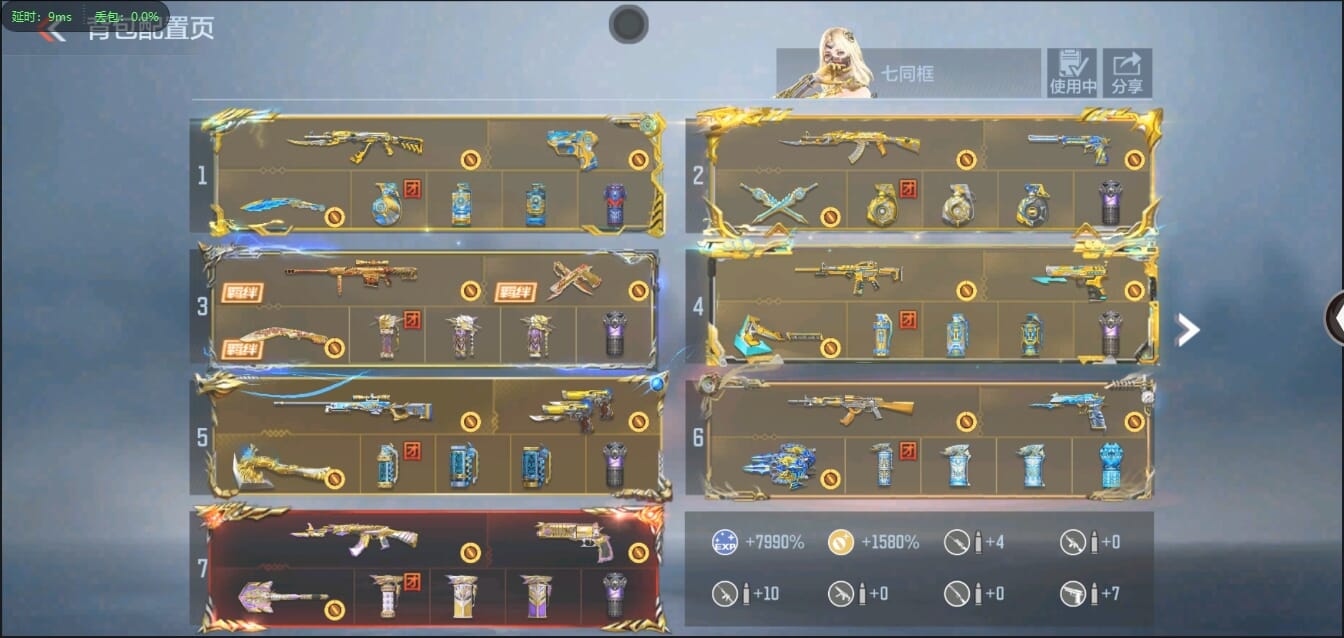Pick loadout 2 golden AK primary weapon
Screen dimensions: 1344x638
pos(849,146)
